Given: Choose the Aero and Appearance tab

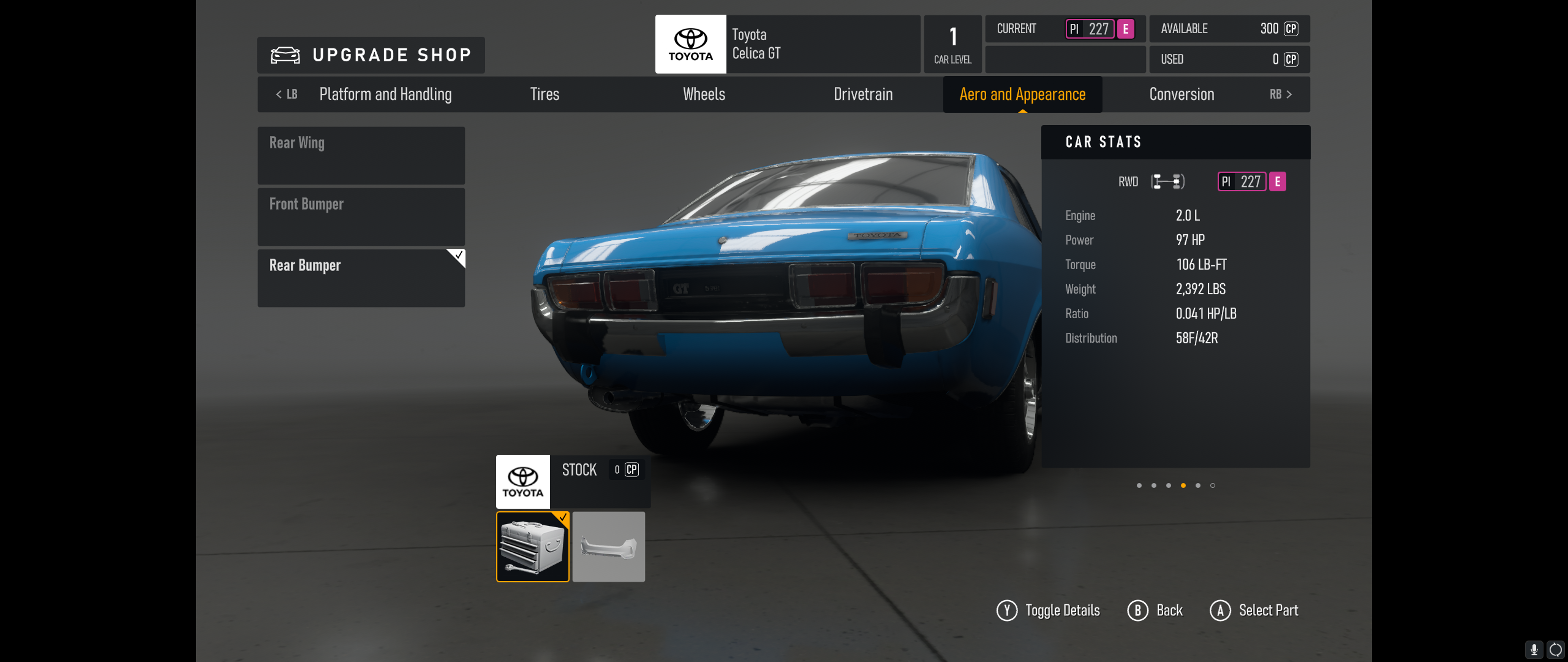Looking at the screenshot, I should coord(1022,94).
